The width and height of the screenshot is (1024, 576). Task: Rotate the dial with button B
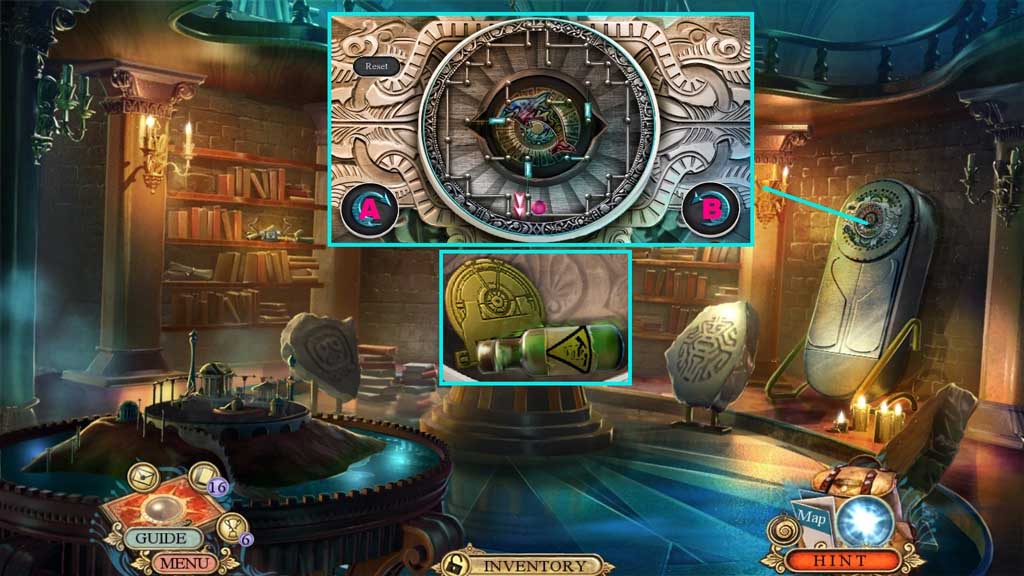tap(711, 209)
